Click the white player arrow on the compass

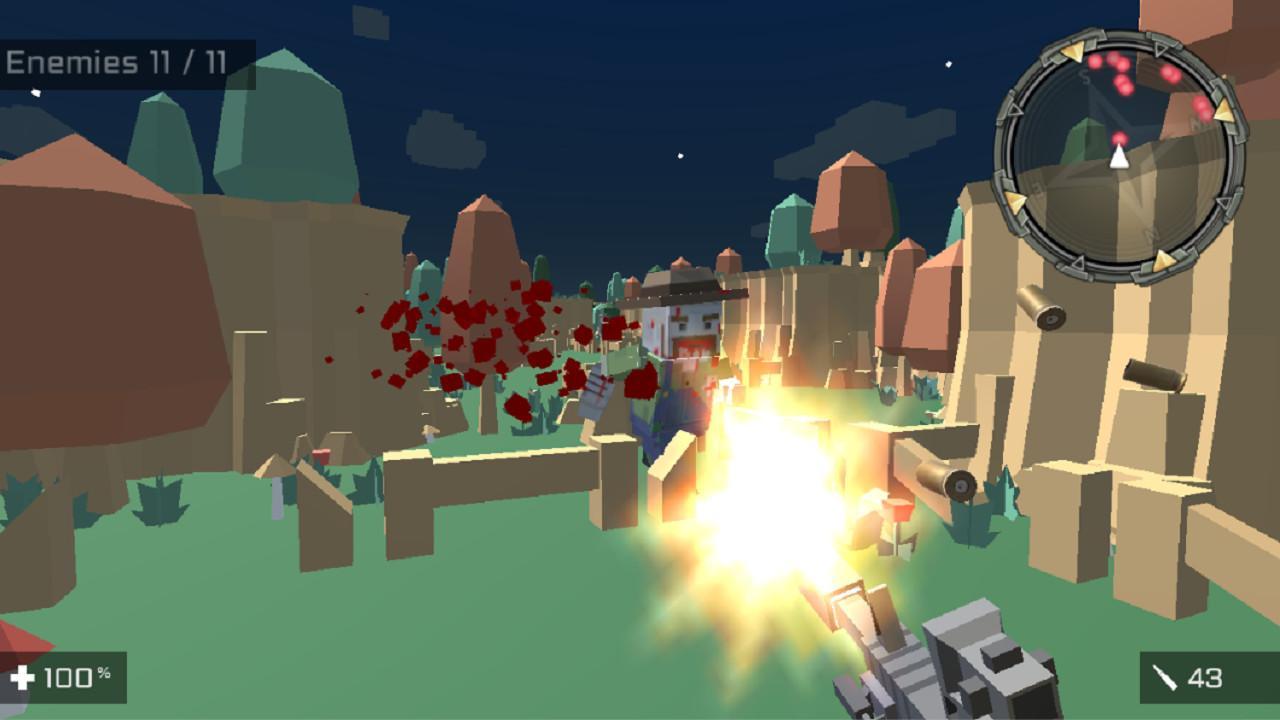1119,156
